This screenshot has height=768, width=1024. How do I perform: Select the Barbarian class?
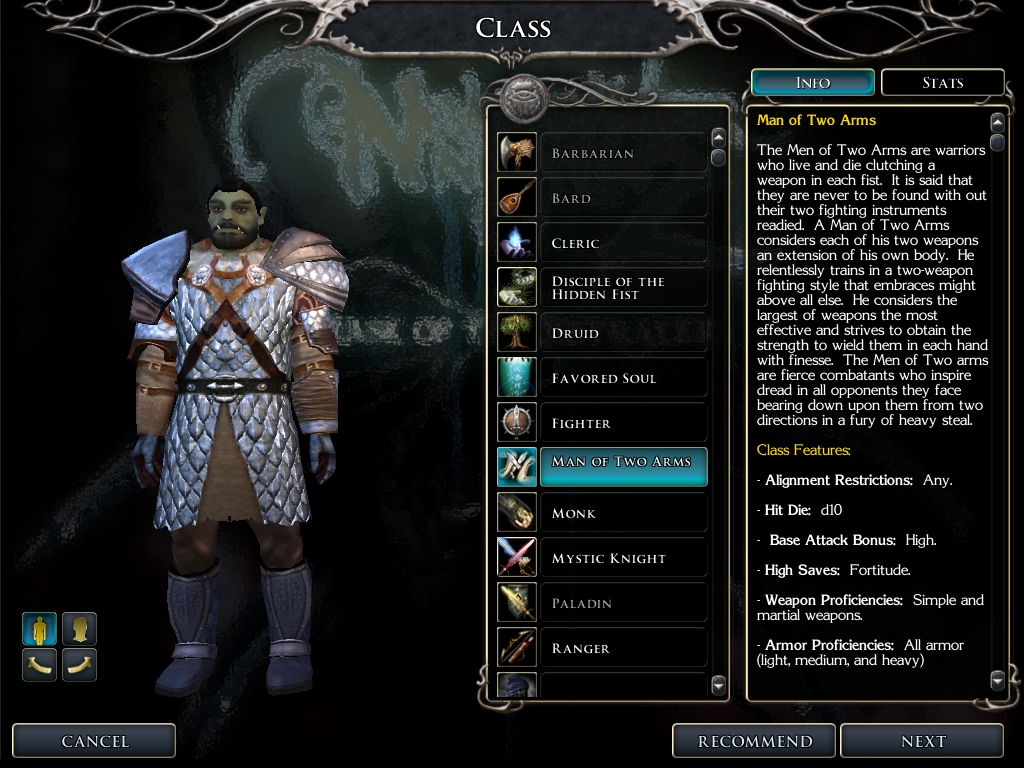point(622,153)
